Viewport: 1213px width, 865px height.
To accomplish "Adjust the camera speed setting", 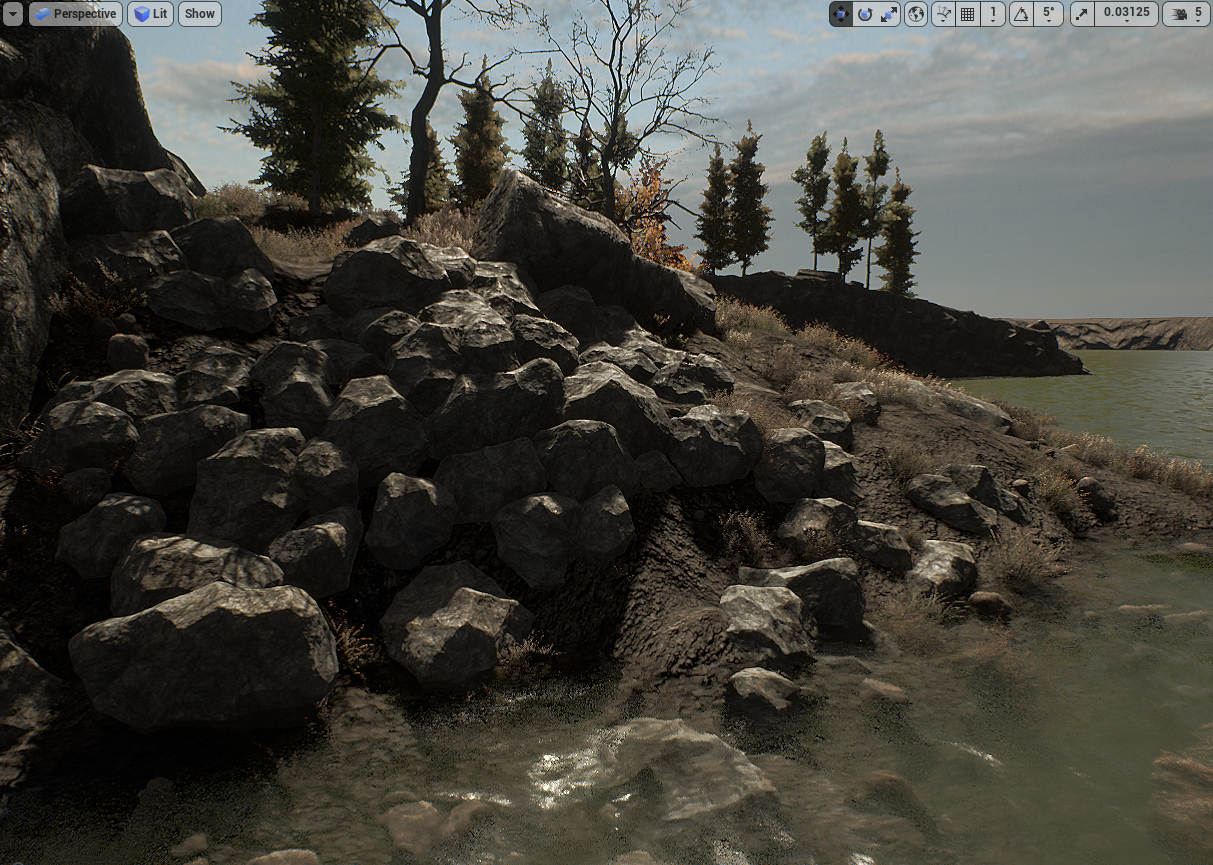I will (x=1187, y=14).
